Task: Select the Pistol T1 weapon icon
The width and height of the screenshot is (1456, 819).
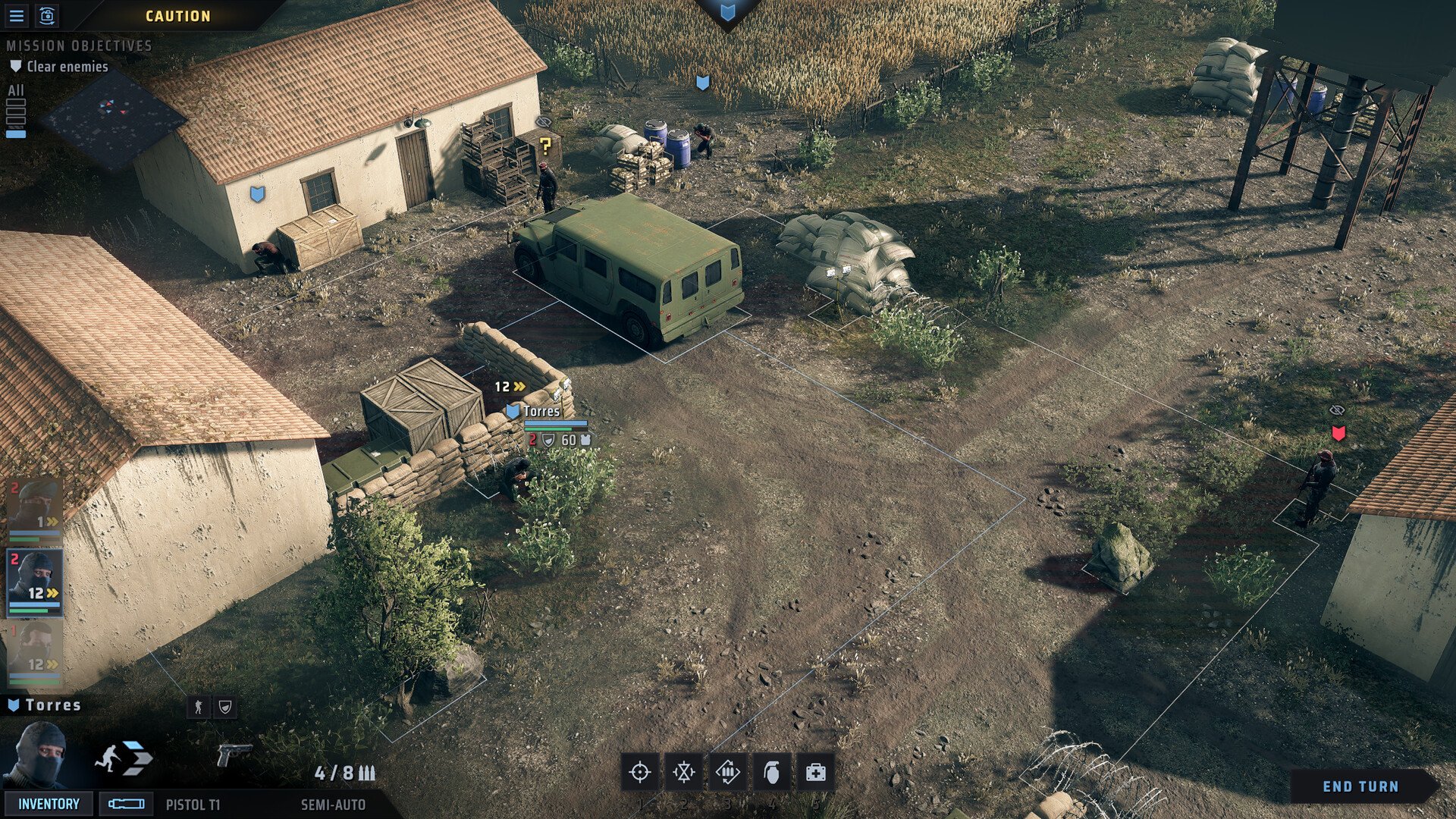Action: (234, 755)
